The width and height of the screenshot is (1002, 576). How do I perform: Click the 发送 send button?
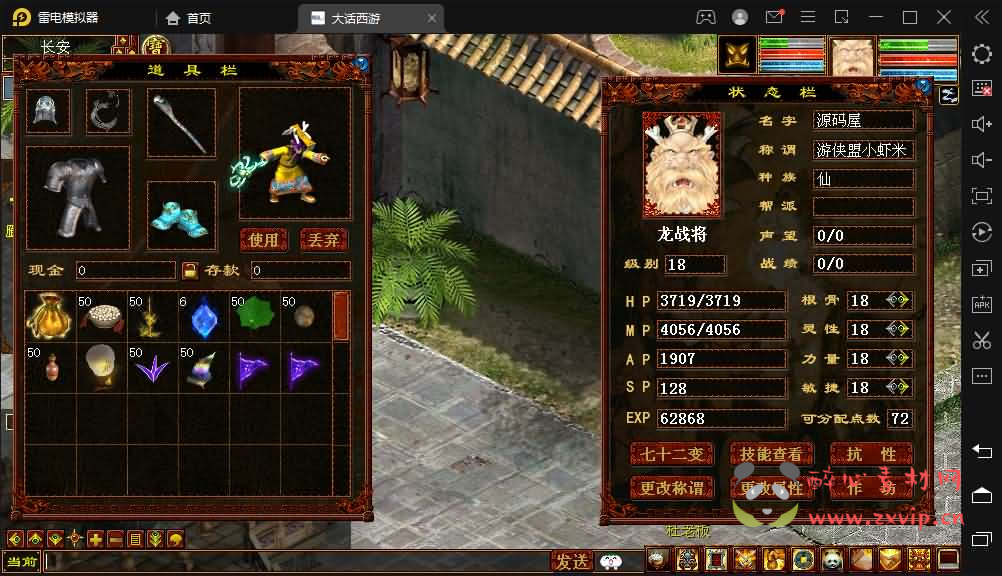[573, 561]
